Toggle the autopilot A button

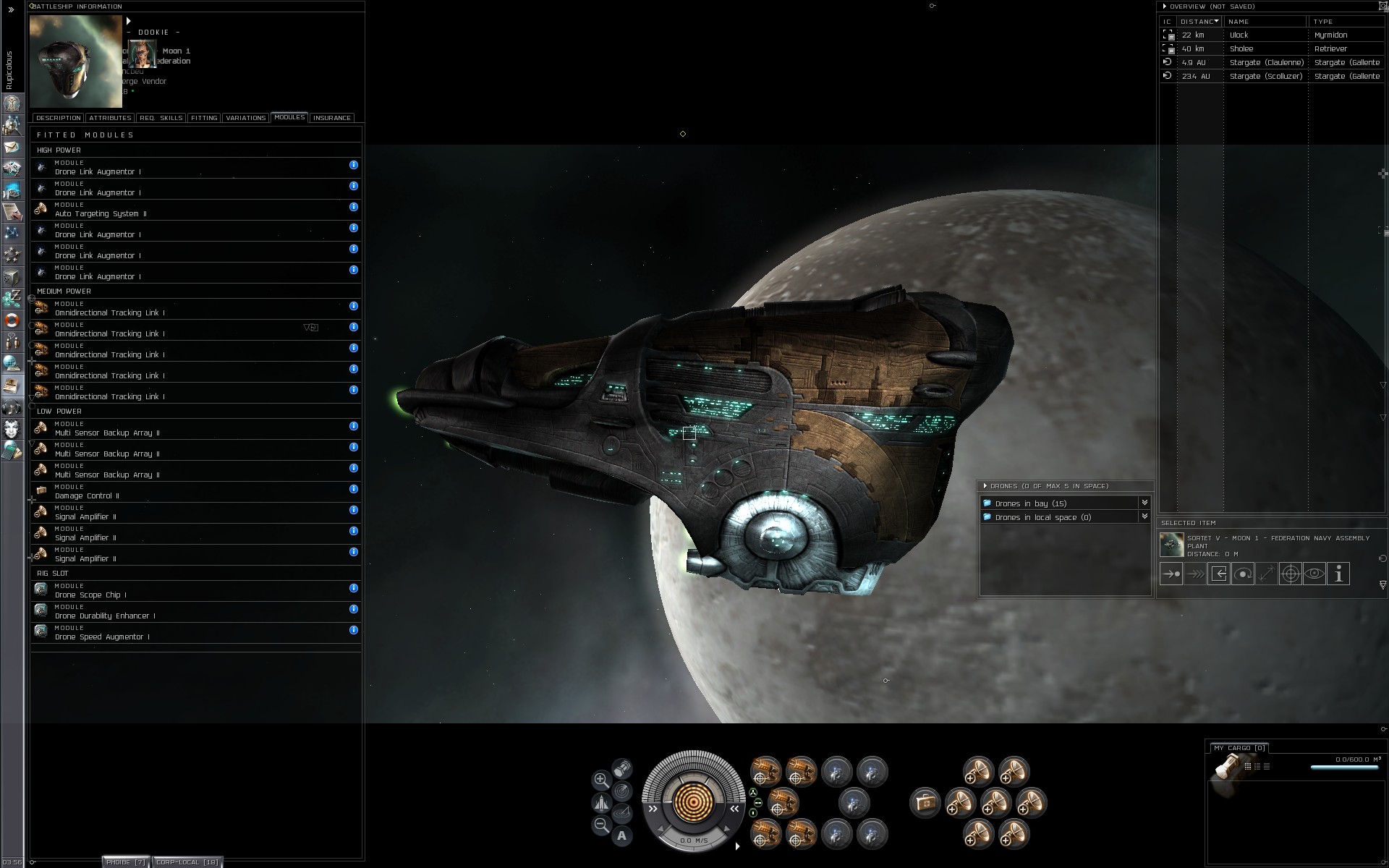pos(621,836)
